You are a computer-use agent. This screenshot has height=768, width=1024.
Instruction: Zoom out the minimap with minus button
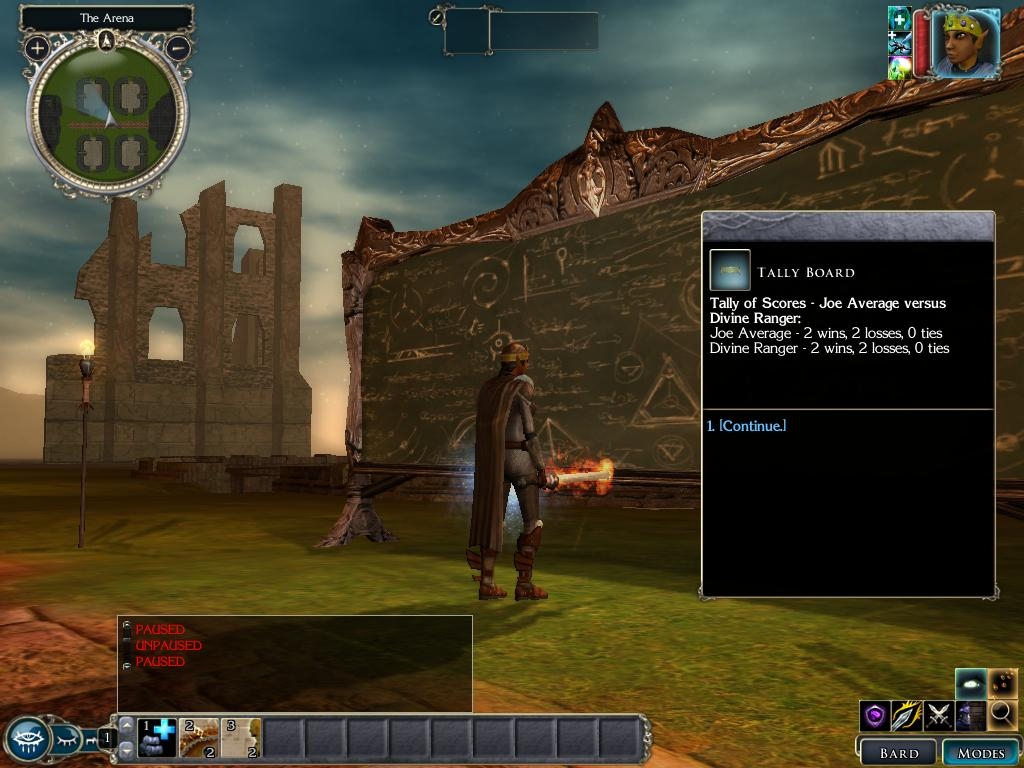pos(178,47)
